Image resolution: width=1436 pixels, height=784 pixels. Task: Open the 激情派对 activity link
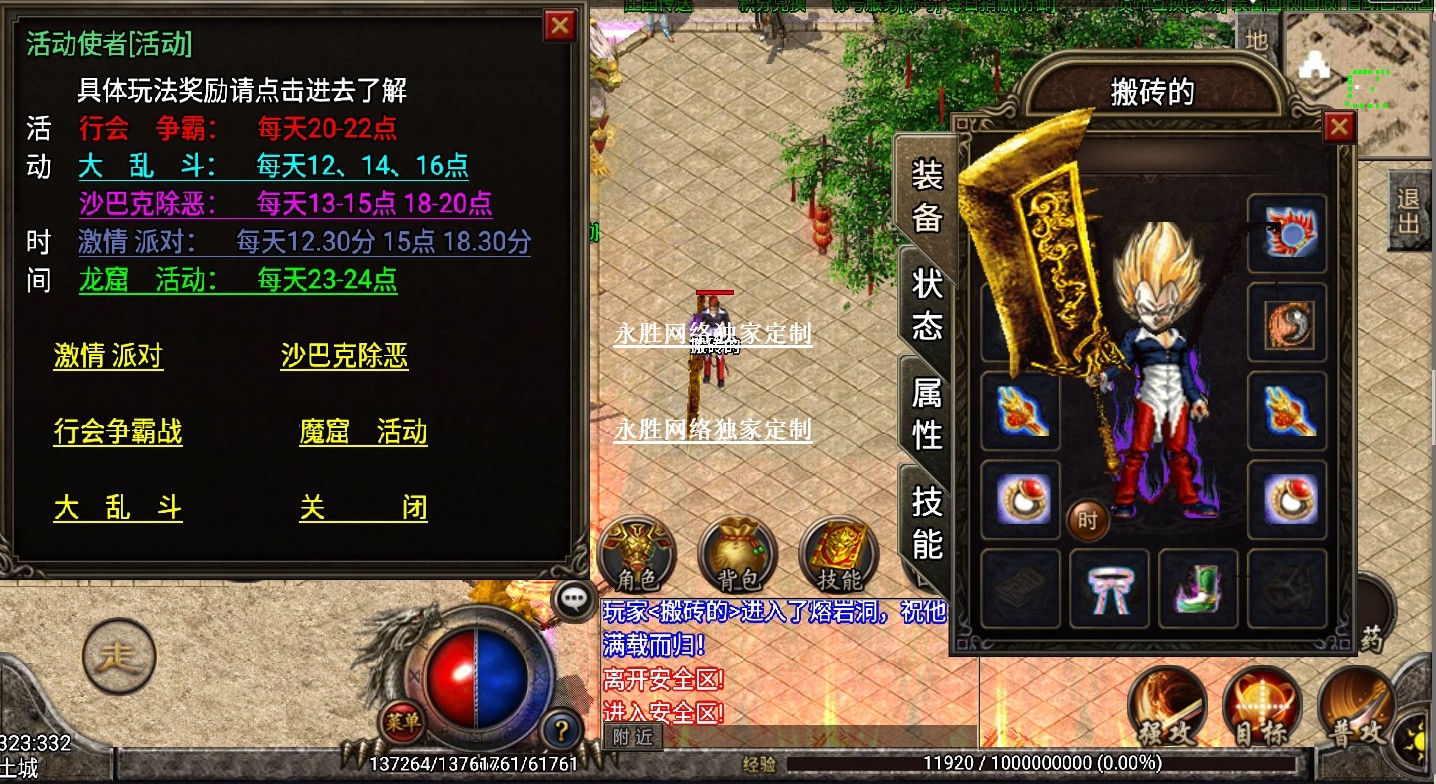click(x=108, y=357)
